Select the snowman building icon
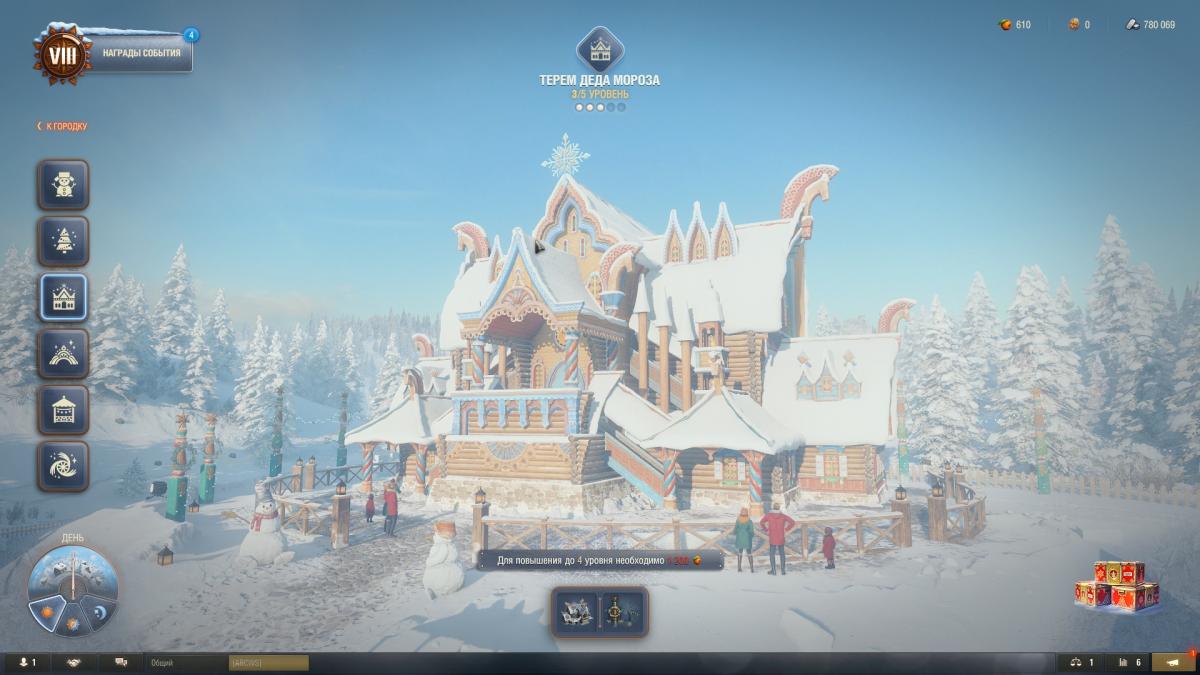The width and height of the screenshot is (1200, 675). click(64, 185)
